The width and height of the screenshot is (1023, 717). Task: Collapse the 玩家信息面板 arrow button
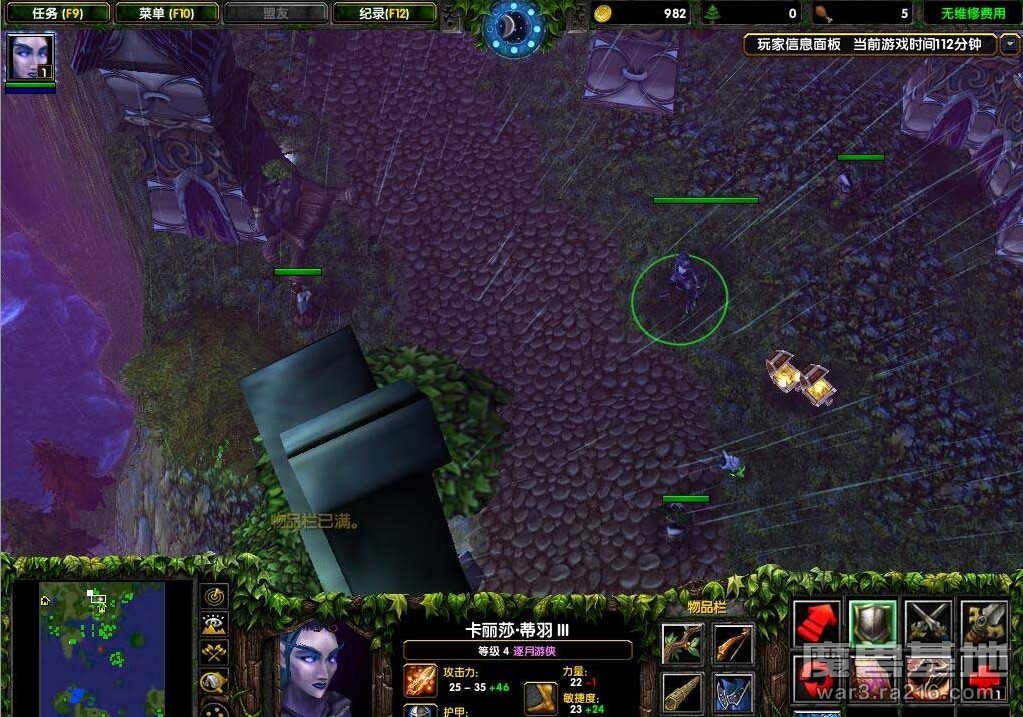pos(1009,44)
